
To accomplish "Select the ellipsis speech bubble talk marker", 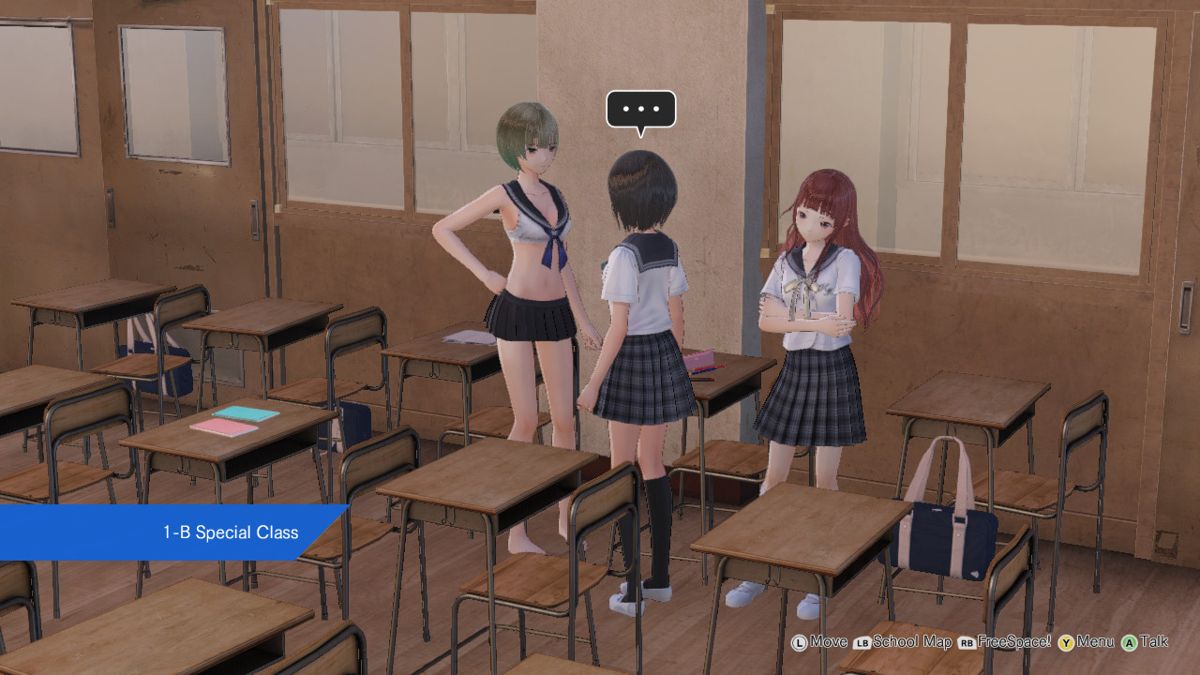I will click(x=641, y=110).
